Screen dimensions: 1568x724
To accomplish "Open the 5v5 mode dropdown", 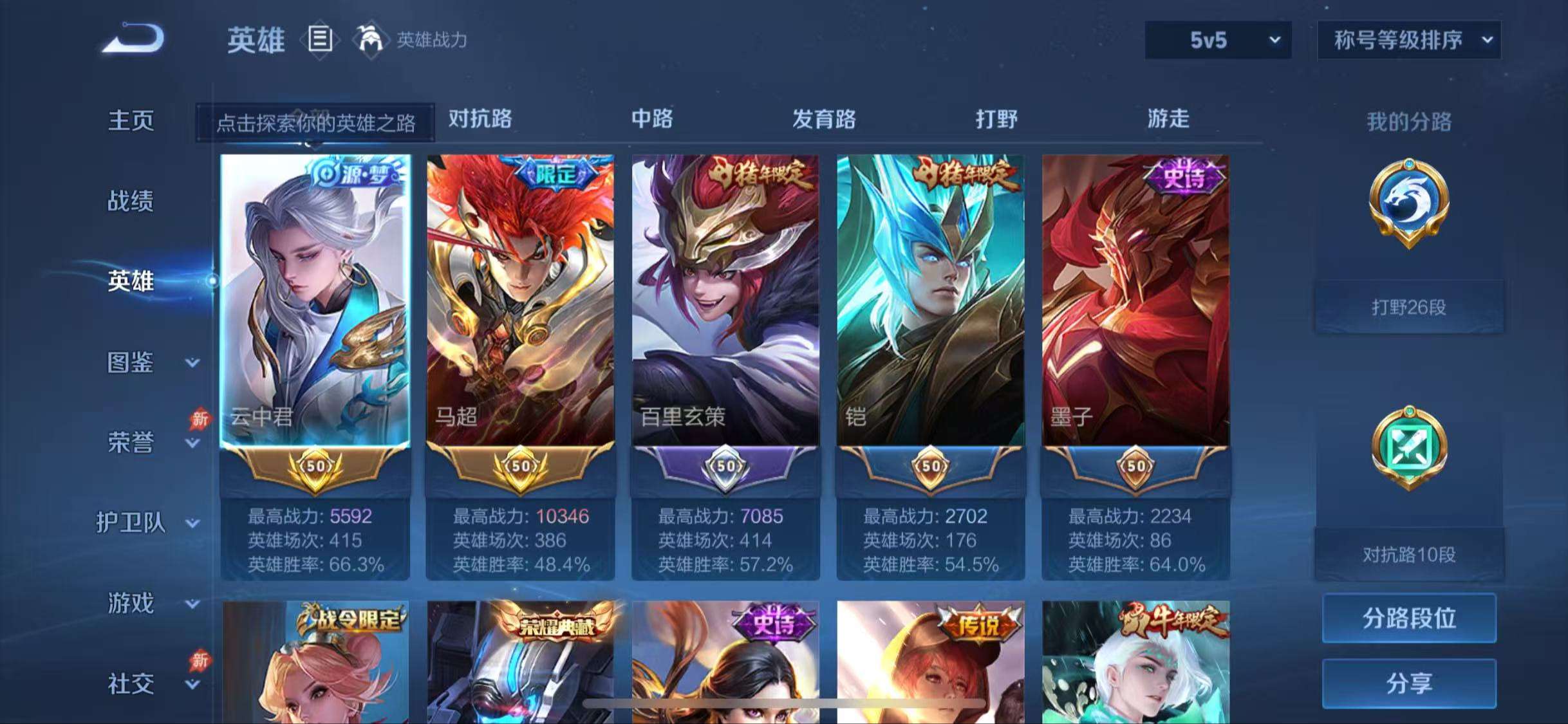I will (x=1215, y=40).
